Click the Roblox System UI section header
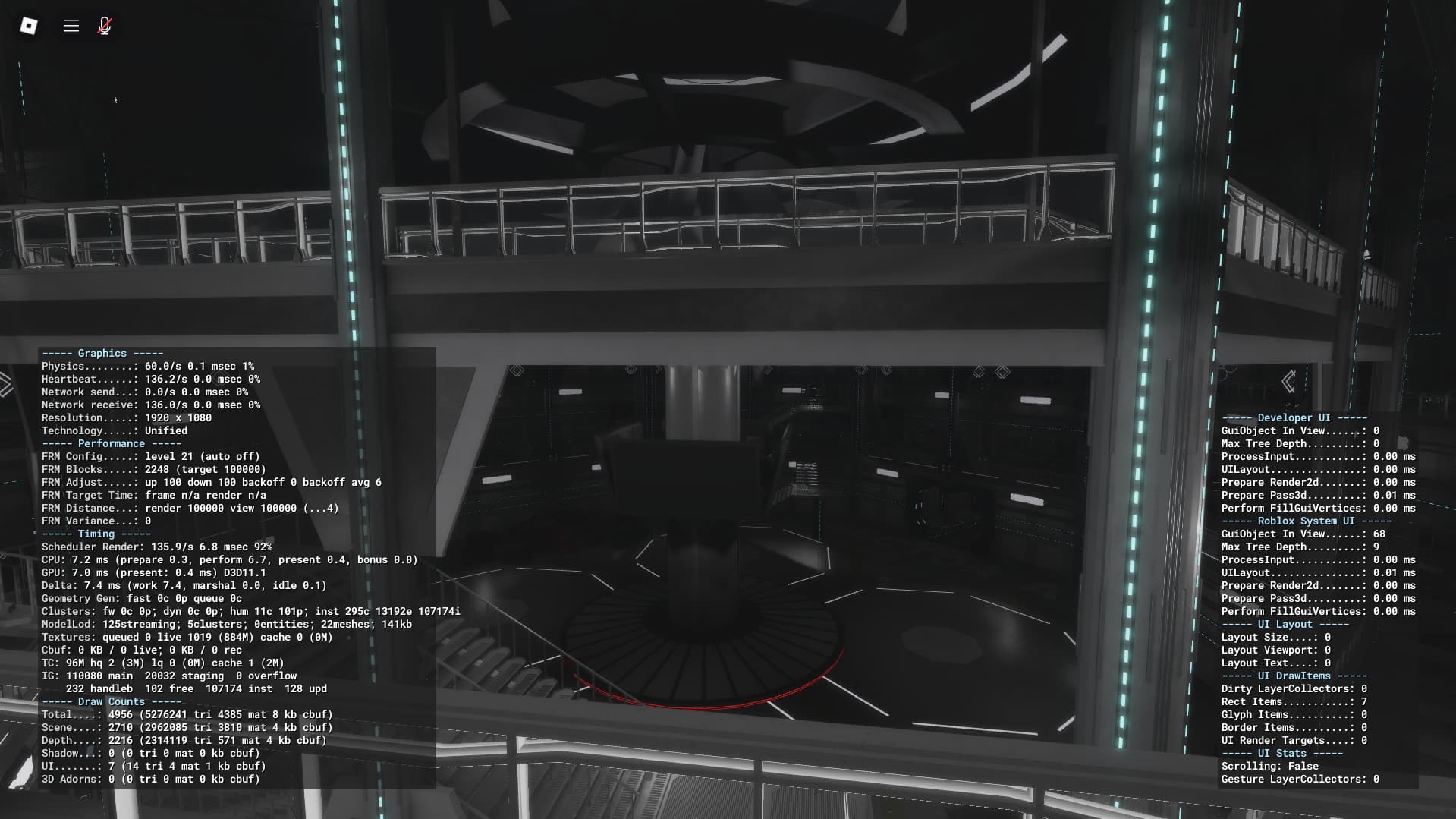The image size is (1456, 819). pyautogui.click(x=1307, y=521)
